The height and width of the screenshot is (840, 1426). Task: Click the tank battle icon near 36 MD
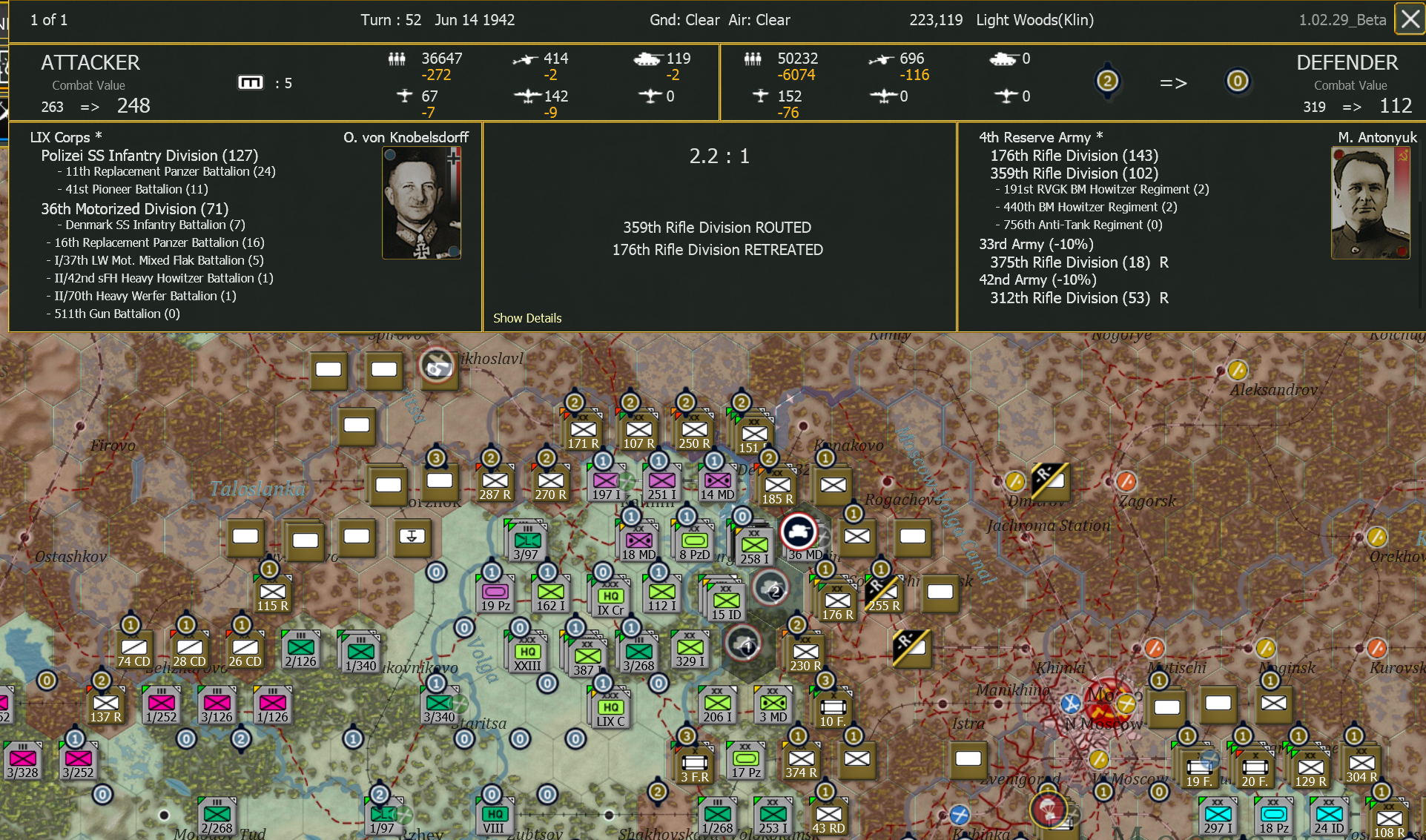799,532
